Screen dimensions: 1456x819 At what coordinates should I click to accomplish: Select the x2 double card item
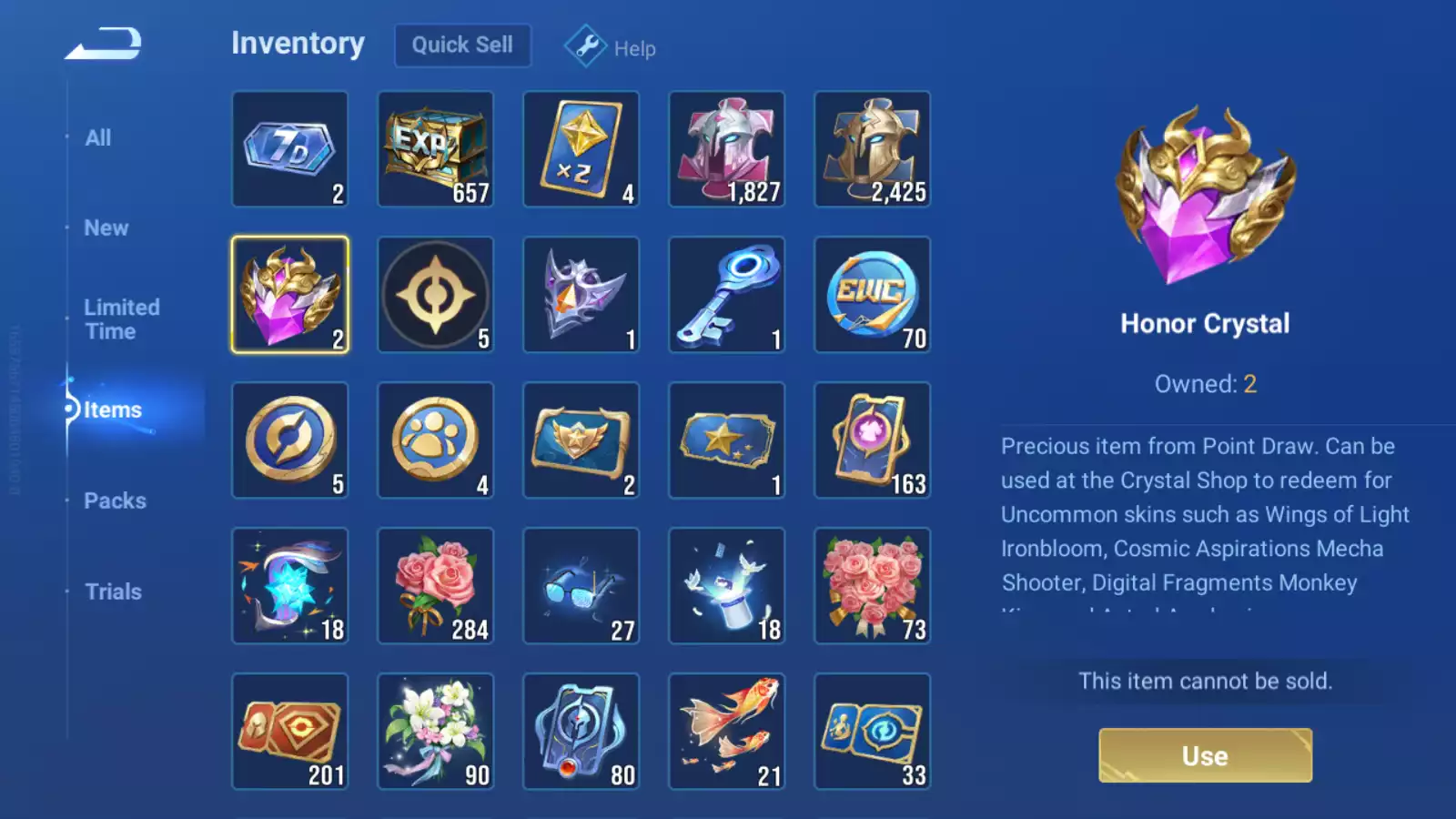(581, 149)
